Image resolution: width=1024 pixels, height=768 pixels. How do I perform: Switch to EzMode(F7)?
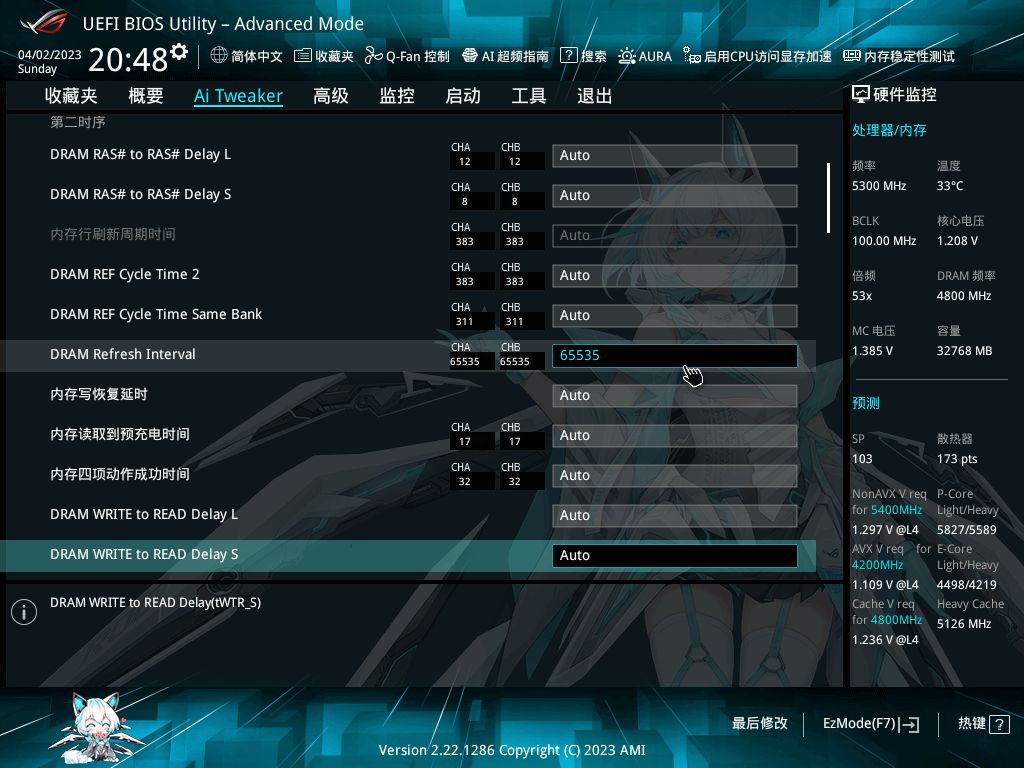coord(870,724)
